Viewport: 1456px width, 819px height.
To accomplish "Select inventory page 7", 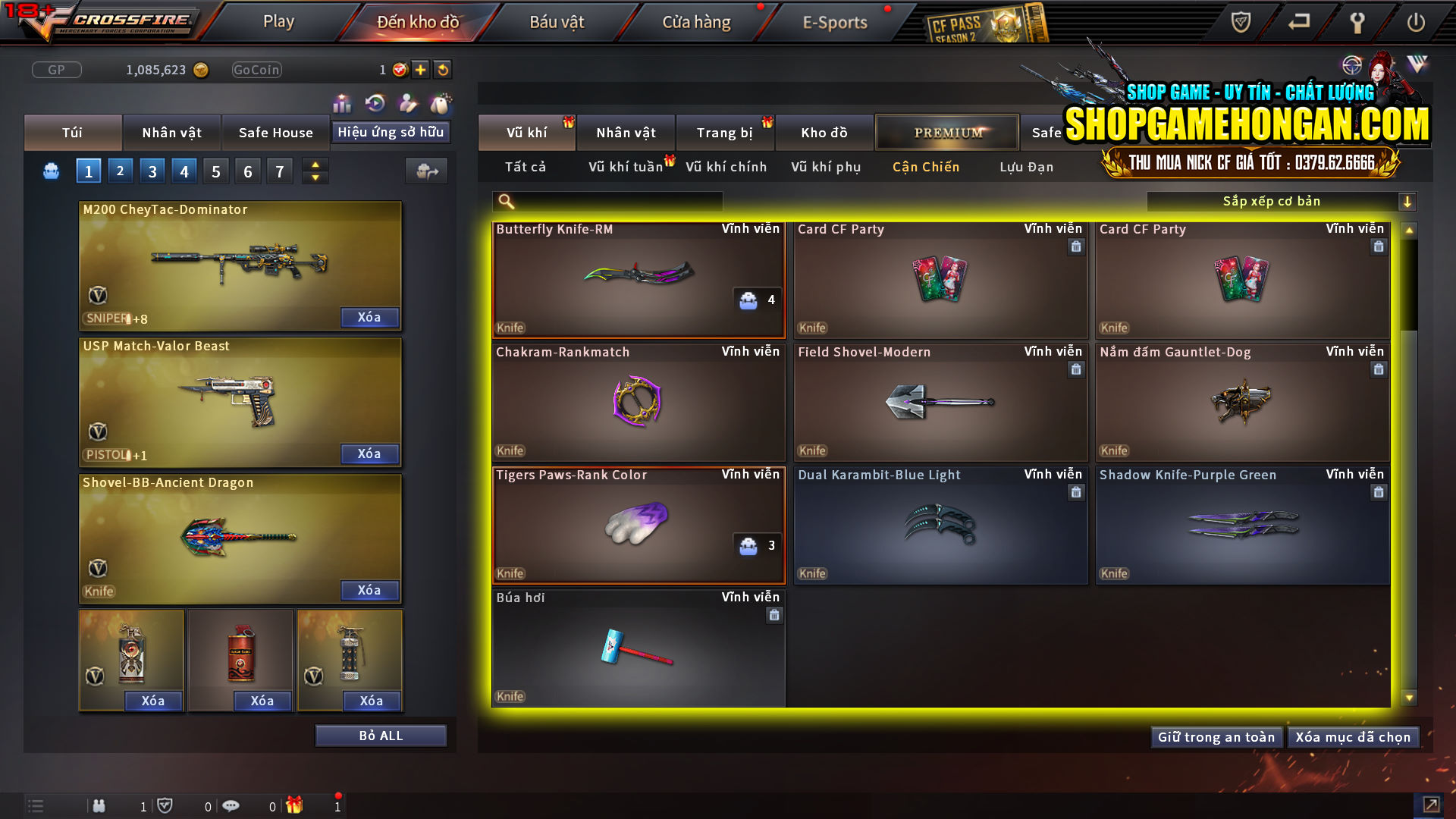I will (x=279, y=171).
